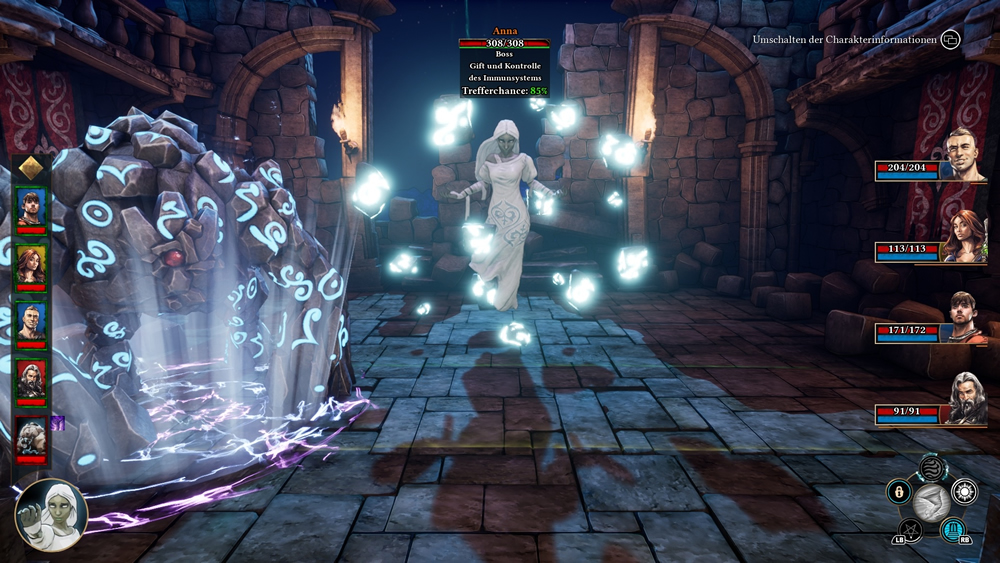
Task: Open Anna's active character portrait
Action: [51, 515]
